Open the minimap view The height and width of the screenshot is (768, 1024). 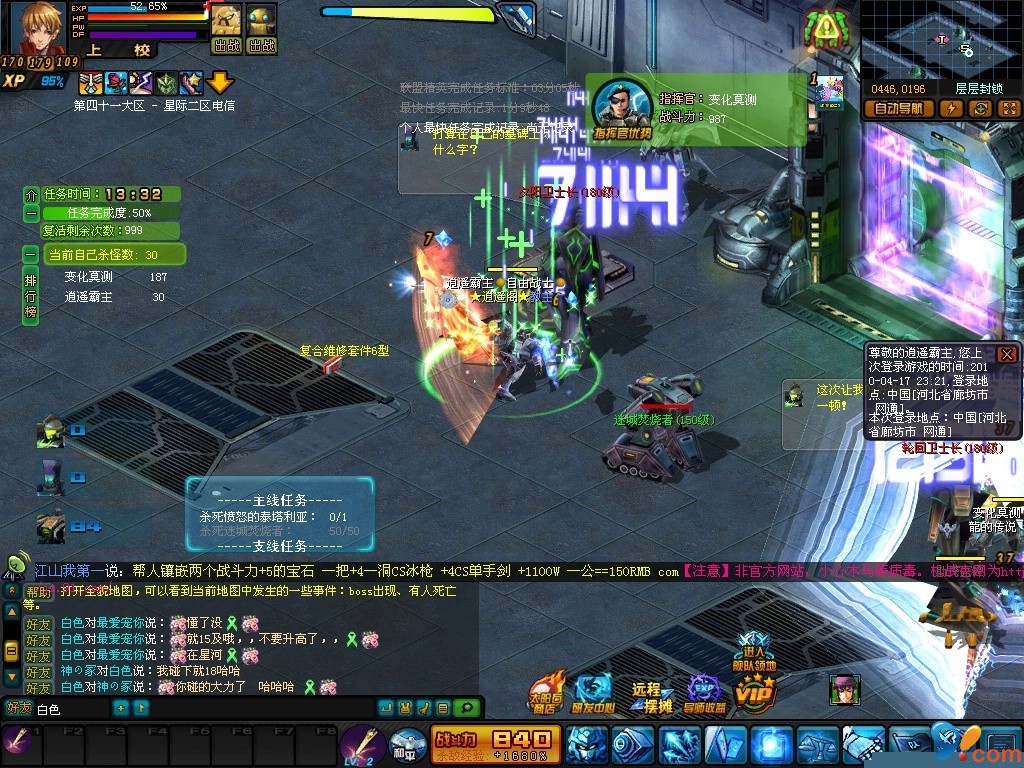pos(940,38)
